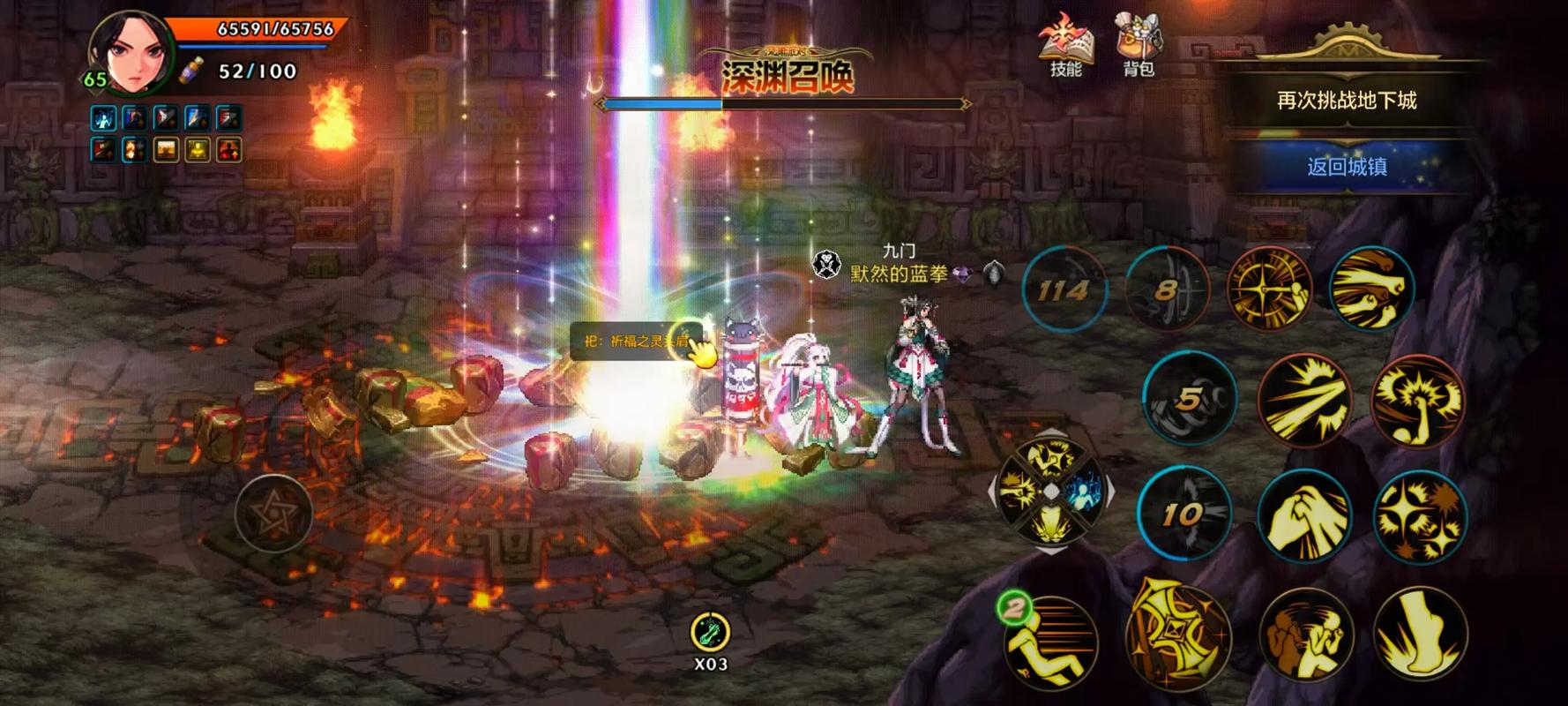Viewport: 1568px width, 706px height.
Task: Trigger the compass star skill
Action: pyautogui.click(x=1269, y=289)
